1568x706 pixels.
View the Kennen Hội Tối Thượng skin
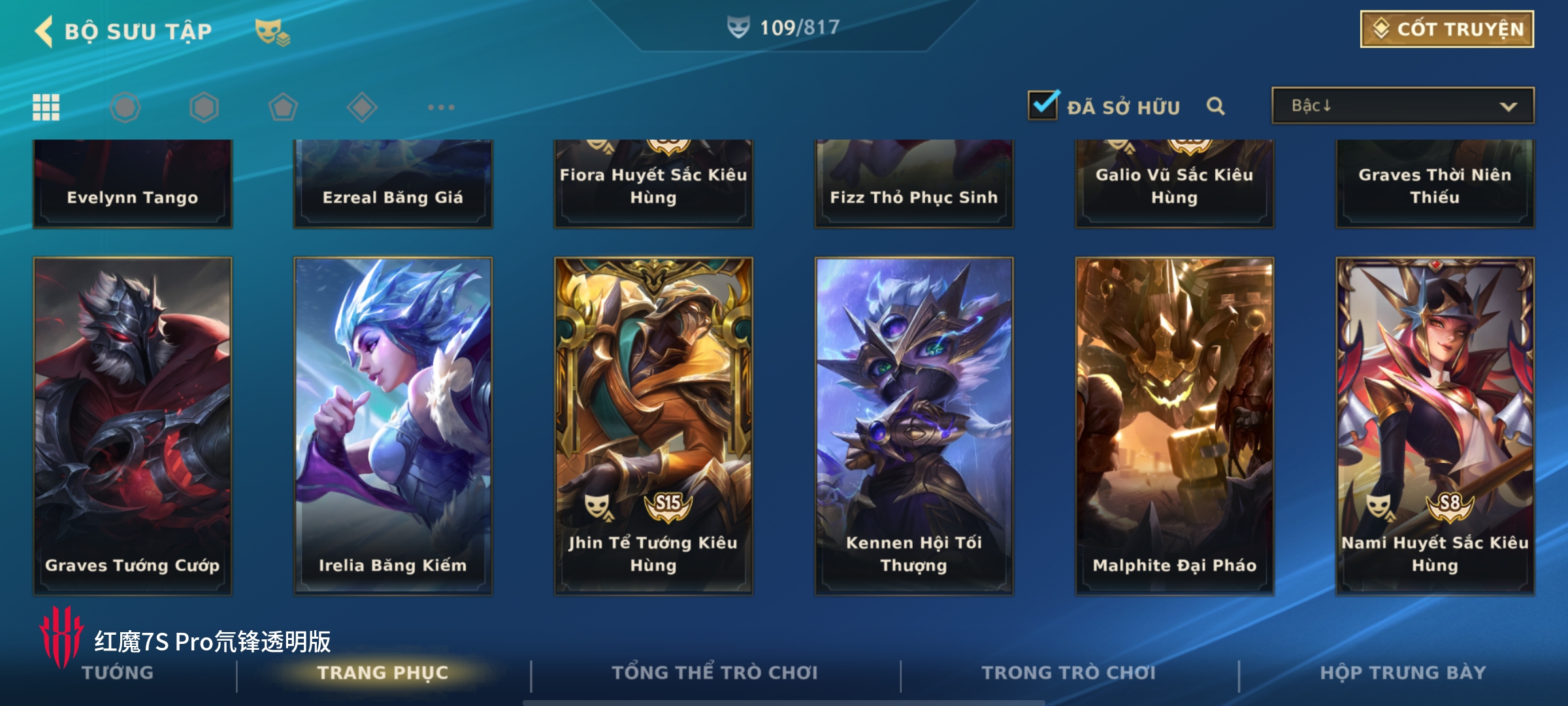click(x=914, y=425)
